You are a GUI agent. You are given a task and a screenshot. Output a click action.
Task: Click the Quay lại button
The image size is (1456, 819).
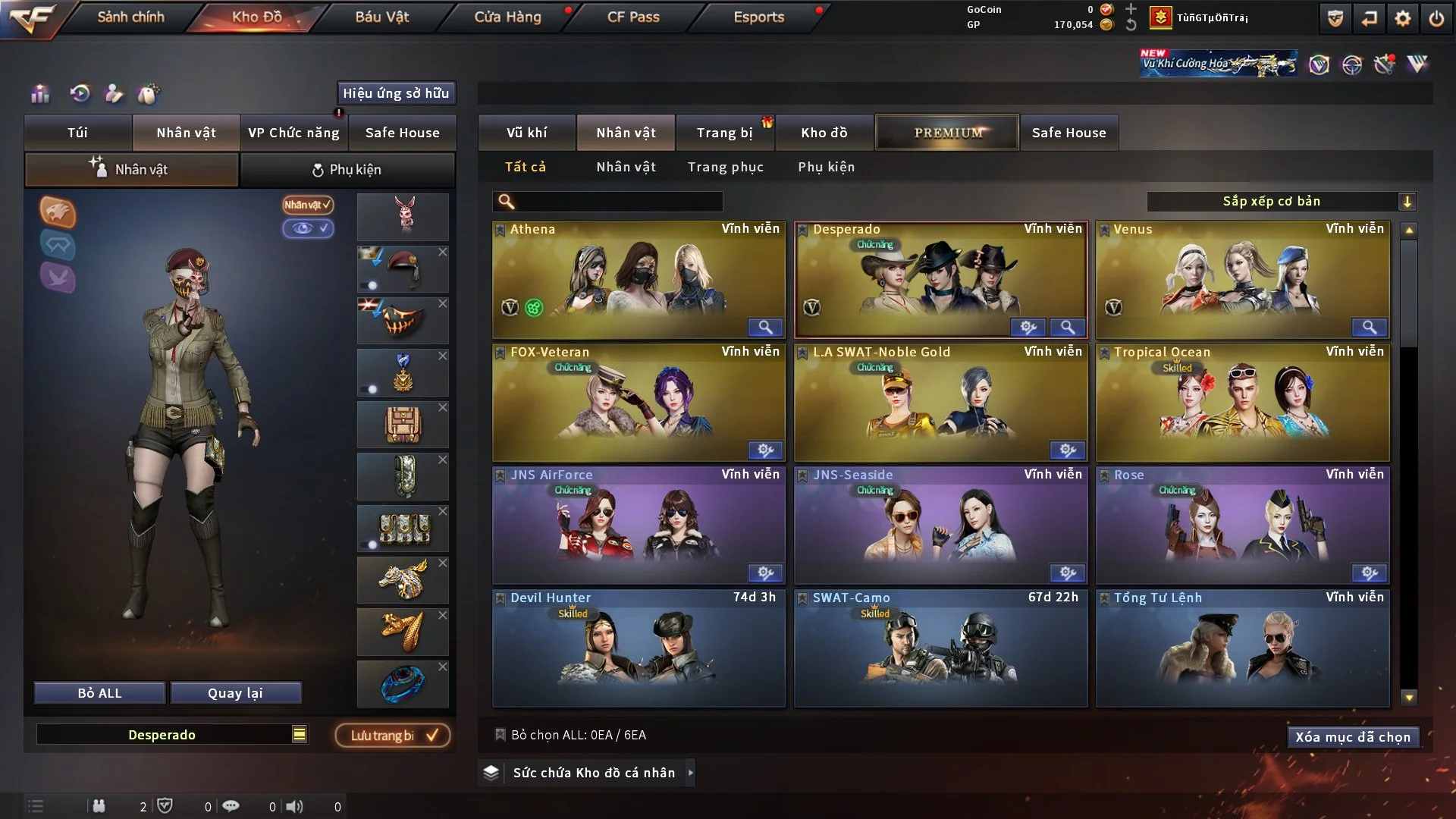(235, 693)
